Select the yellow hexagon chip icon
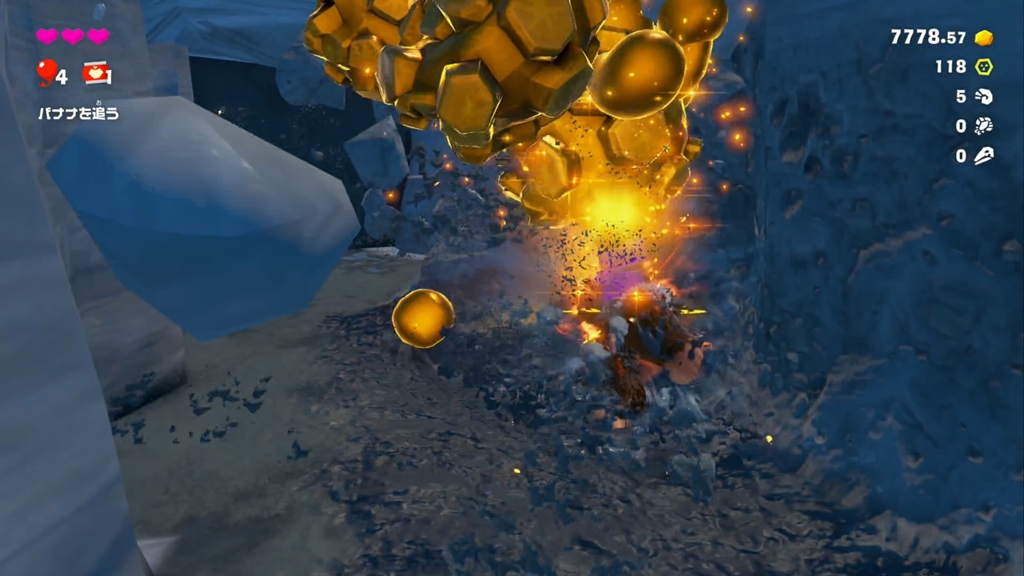The image size is (1024, 576). 984,67
